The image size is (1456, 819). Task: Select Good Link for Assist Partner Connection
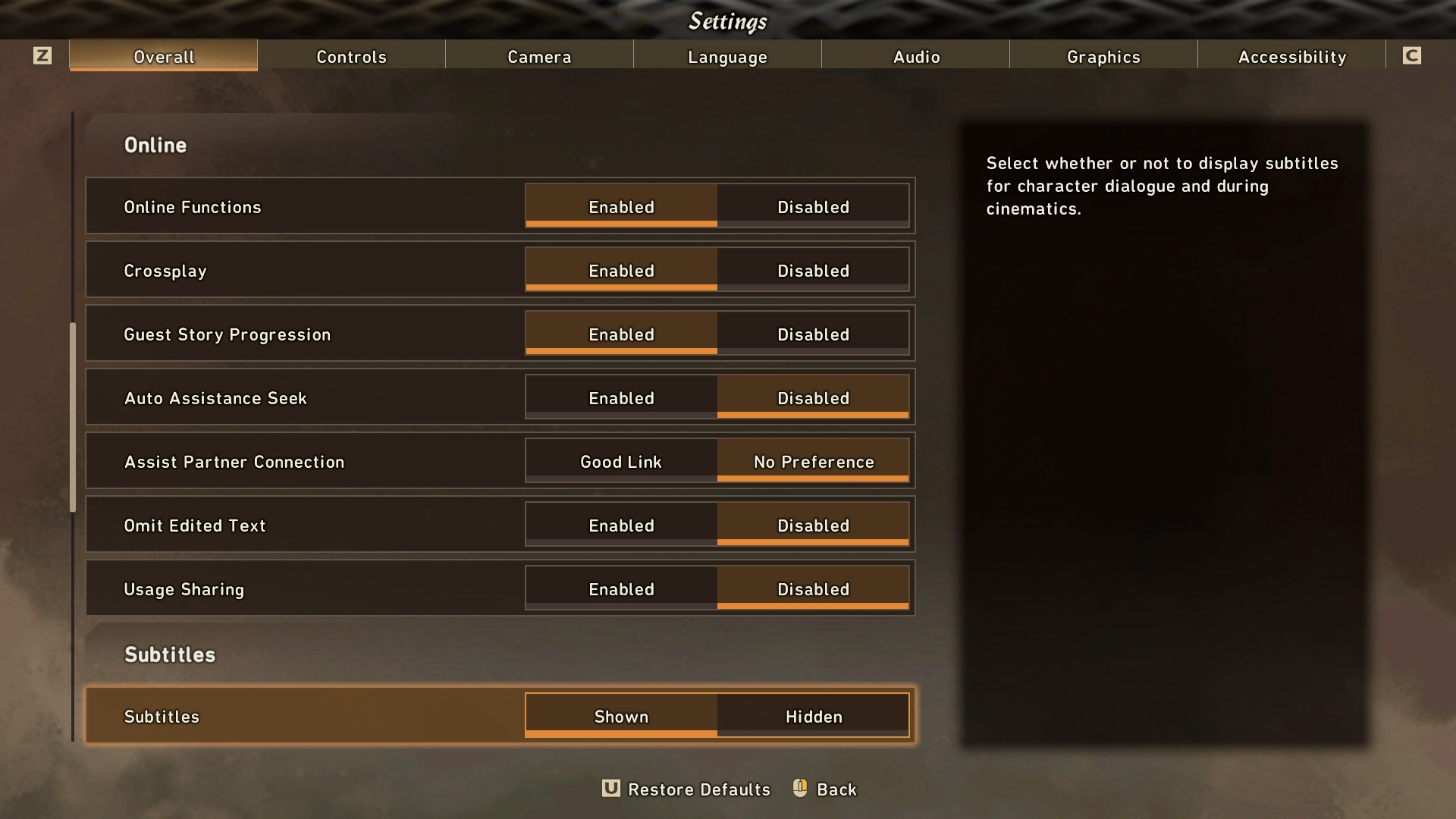(620, 461)
